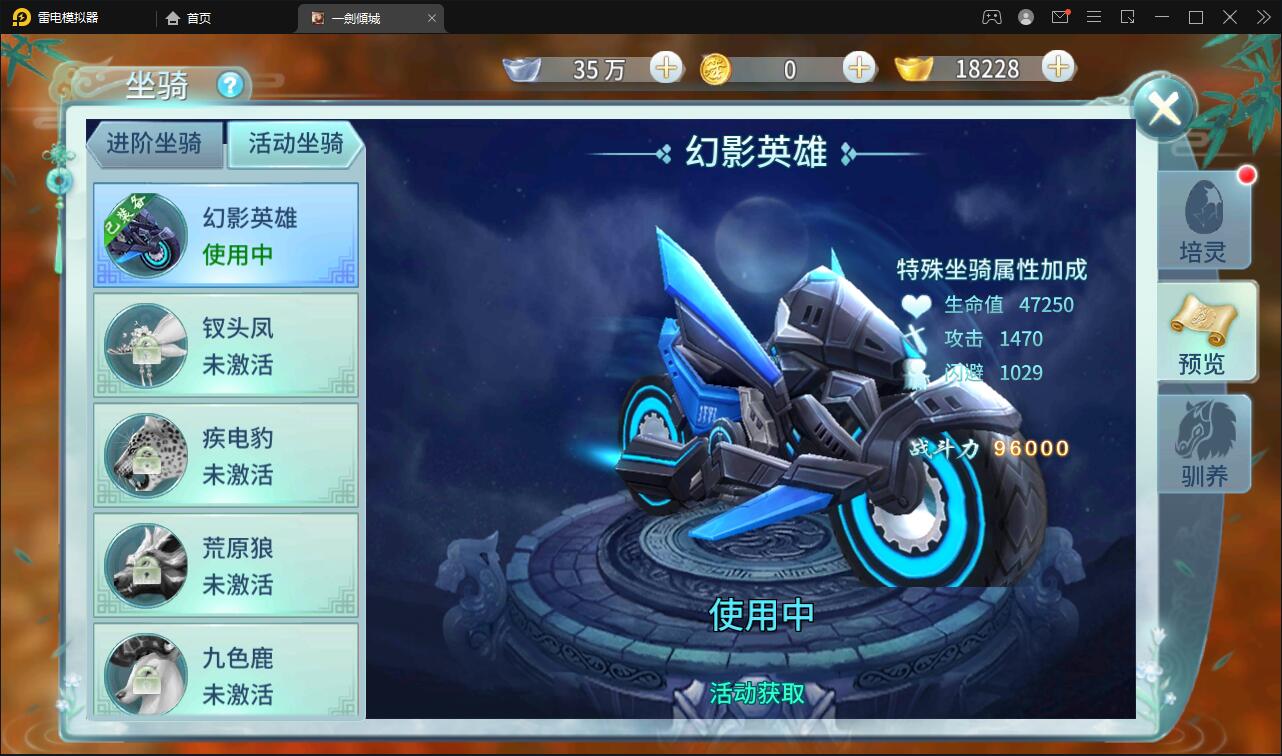Switch to the 活动坐骑 tab

click(x=293, y=144)
